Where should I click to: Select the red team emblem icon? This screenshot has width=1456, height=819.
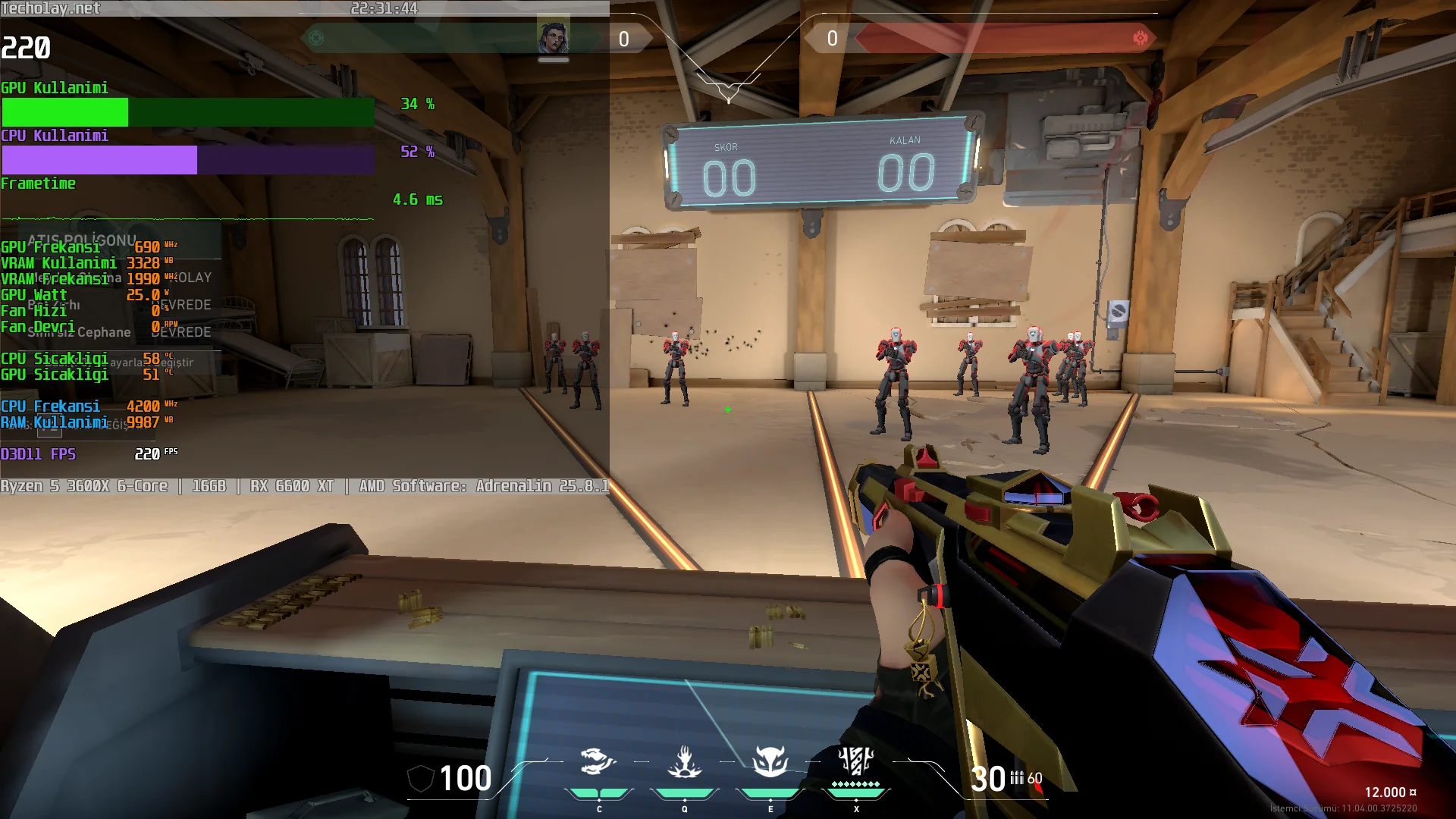[x=1140, y=38]
